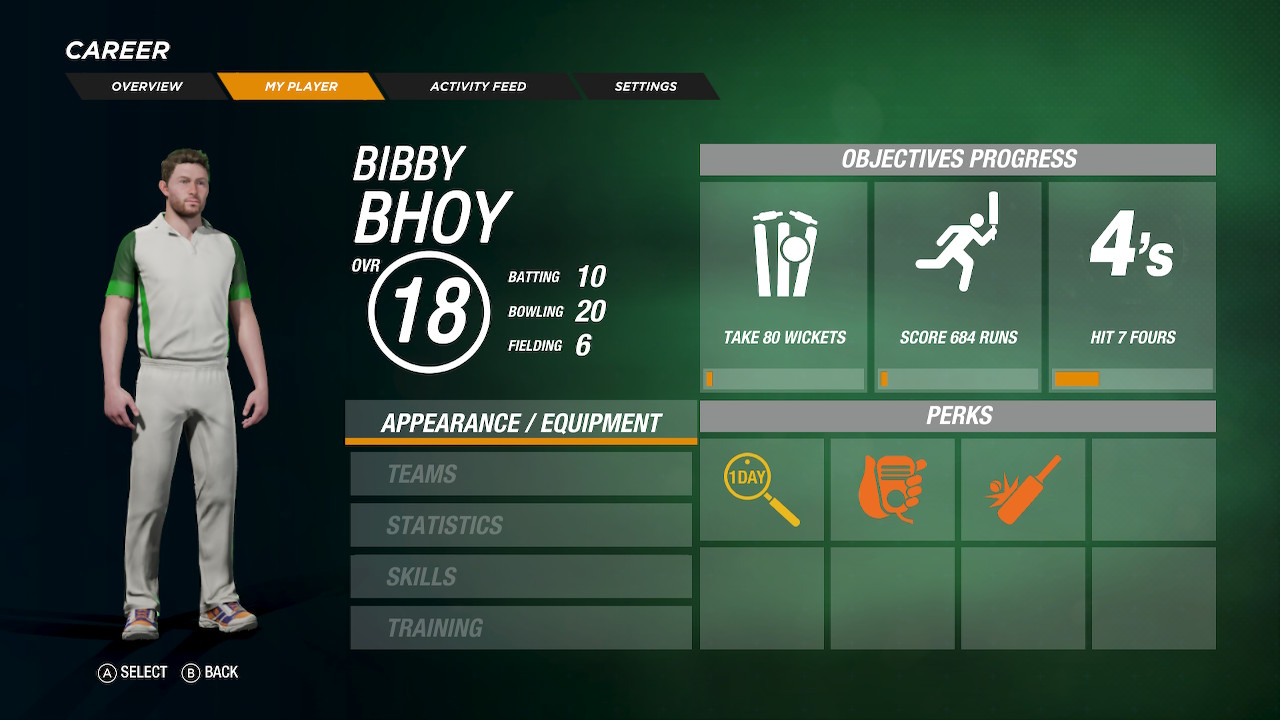The height and width of the screenshot is (720, 1280).
Task: Open the Statistics menu entry
Action: point(521,525)
